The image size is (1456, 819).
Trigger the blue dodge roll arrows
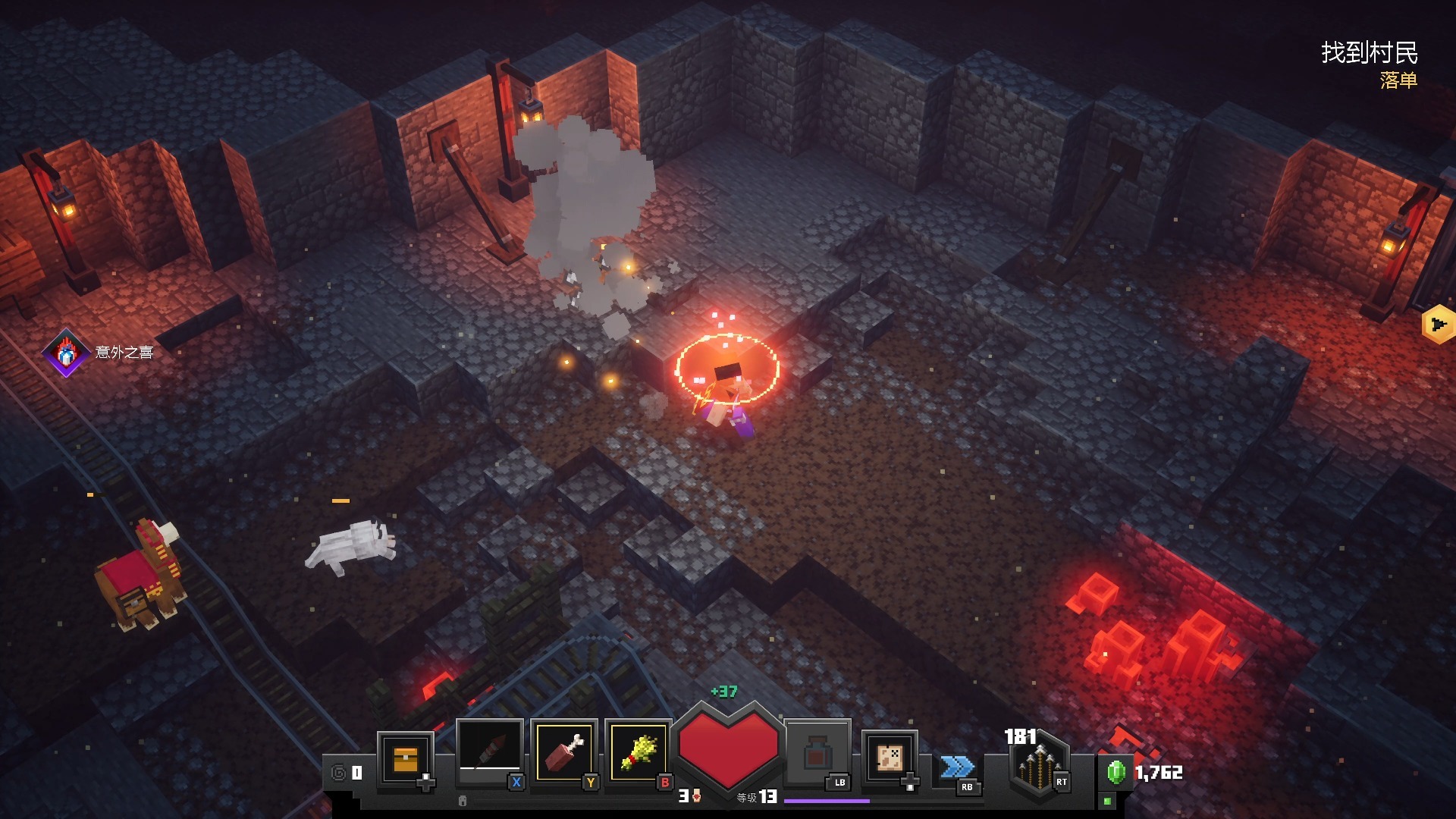tap(956, 767)
